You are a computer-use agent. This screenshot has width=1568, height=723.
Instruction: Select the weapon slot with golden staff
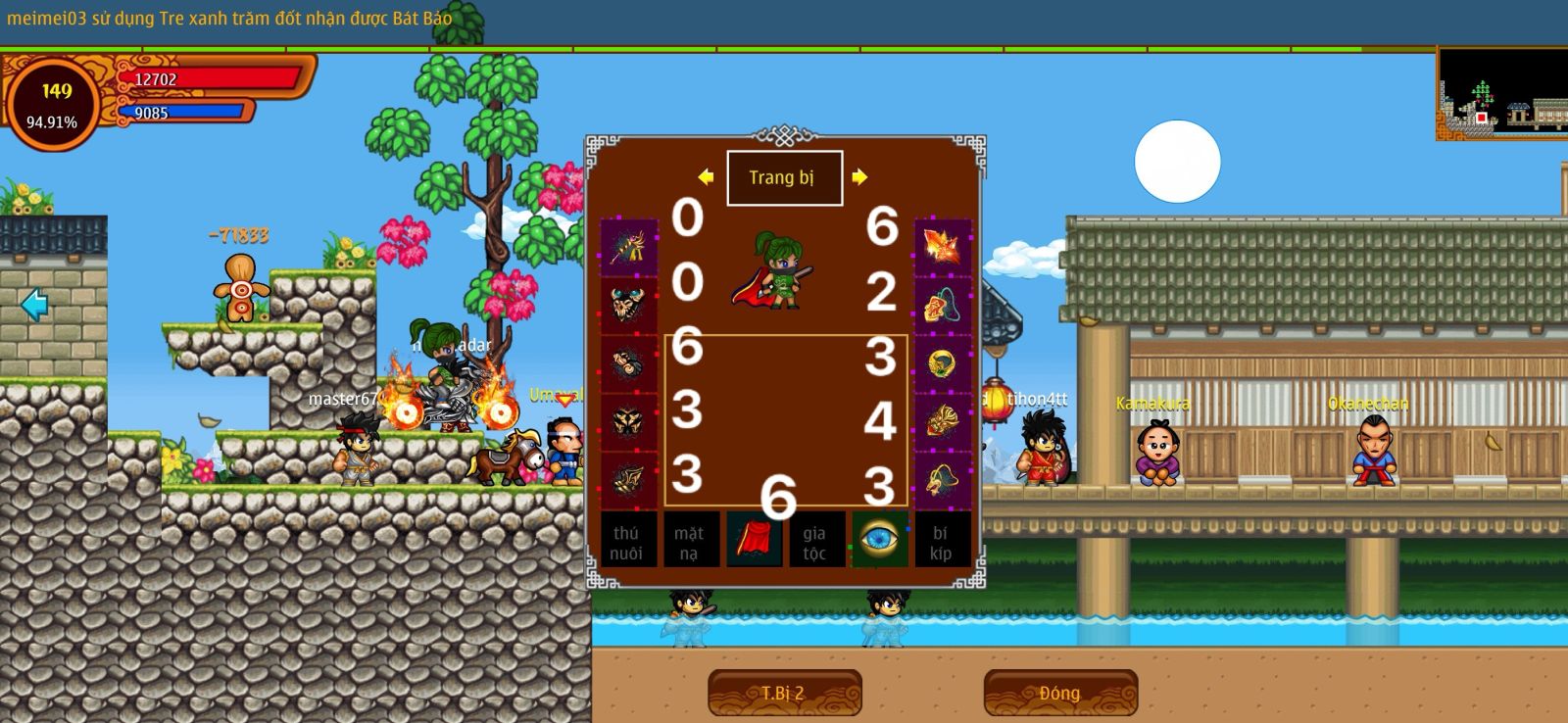pos(628,247)
